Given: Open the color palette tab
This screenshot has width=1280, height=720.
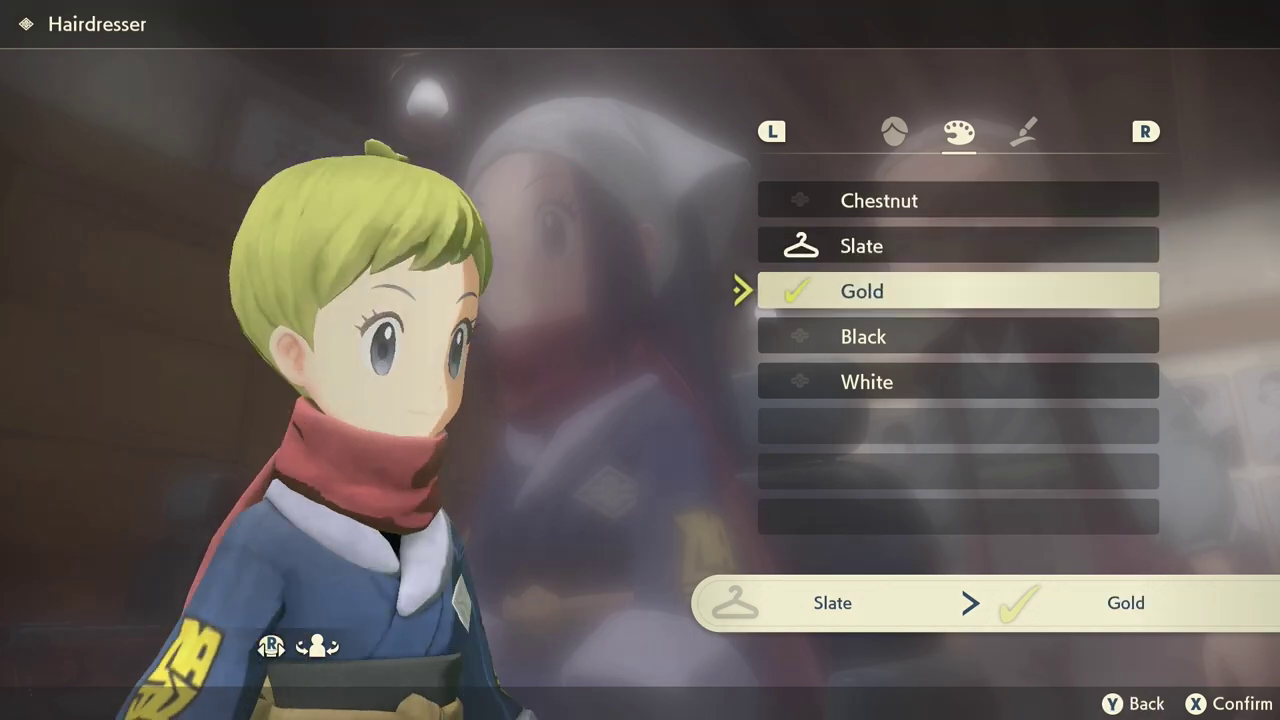Looking at the screenshot, I should coord(958,132).
